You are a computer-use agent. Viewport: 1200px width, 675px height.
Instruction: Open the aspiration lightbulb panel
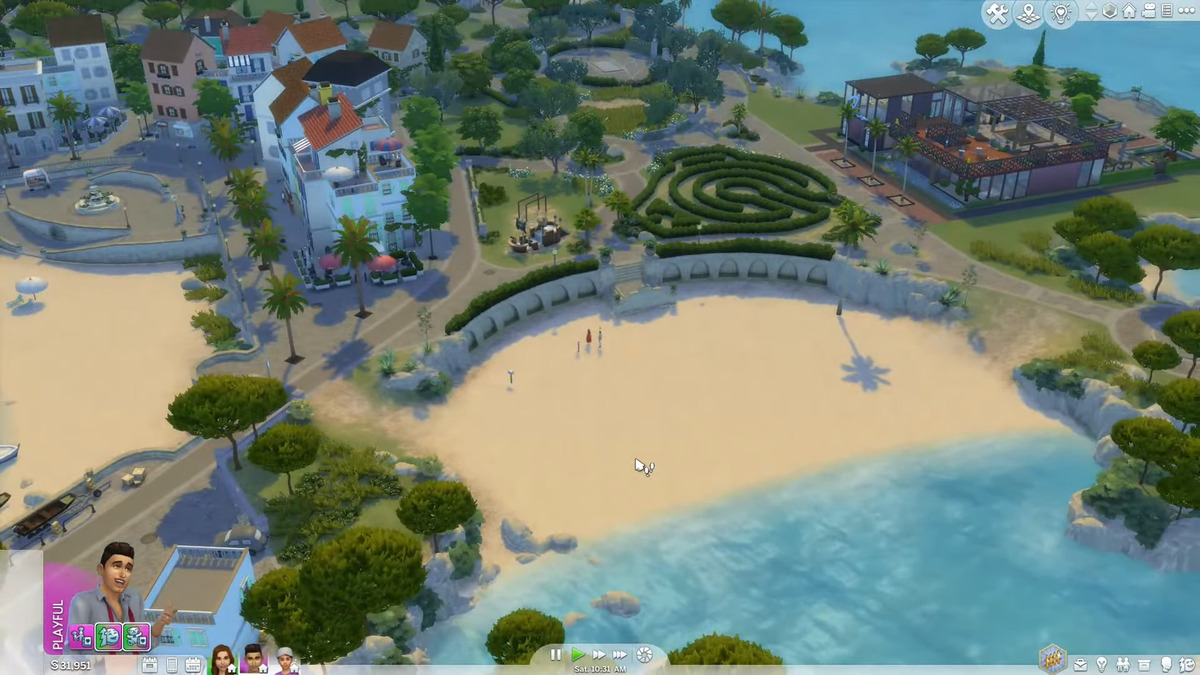point(1101,664)
